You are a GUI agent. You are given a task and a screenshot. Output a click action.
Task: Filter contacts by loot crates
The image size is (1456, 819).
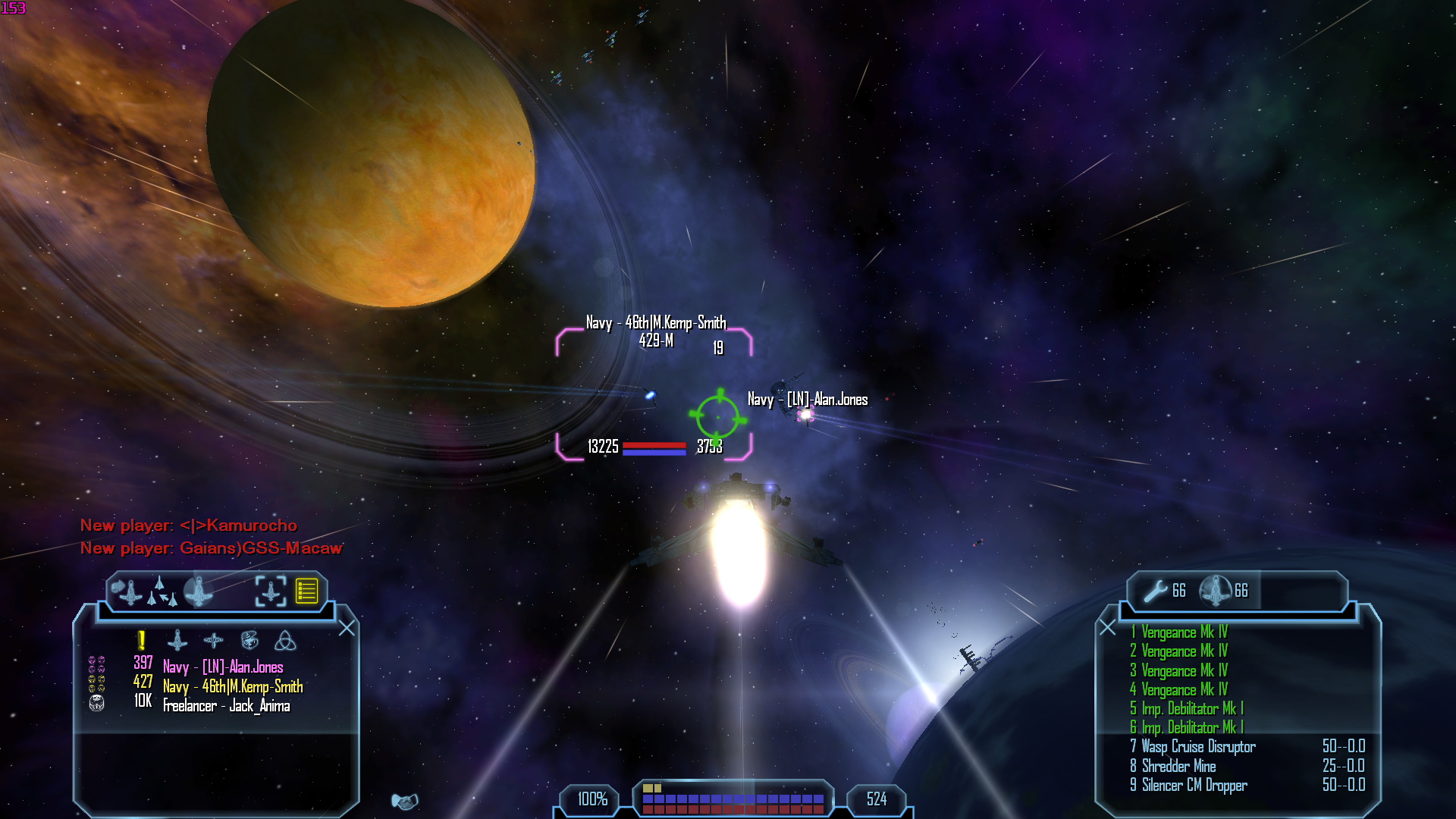point(249,641)
